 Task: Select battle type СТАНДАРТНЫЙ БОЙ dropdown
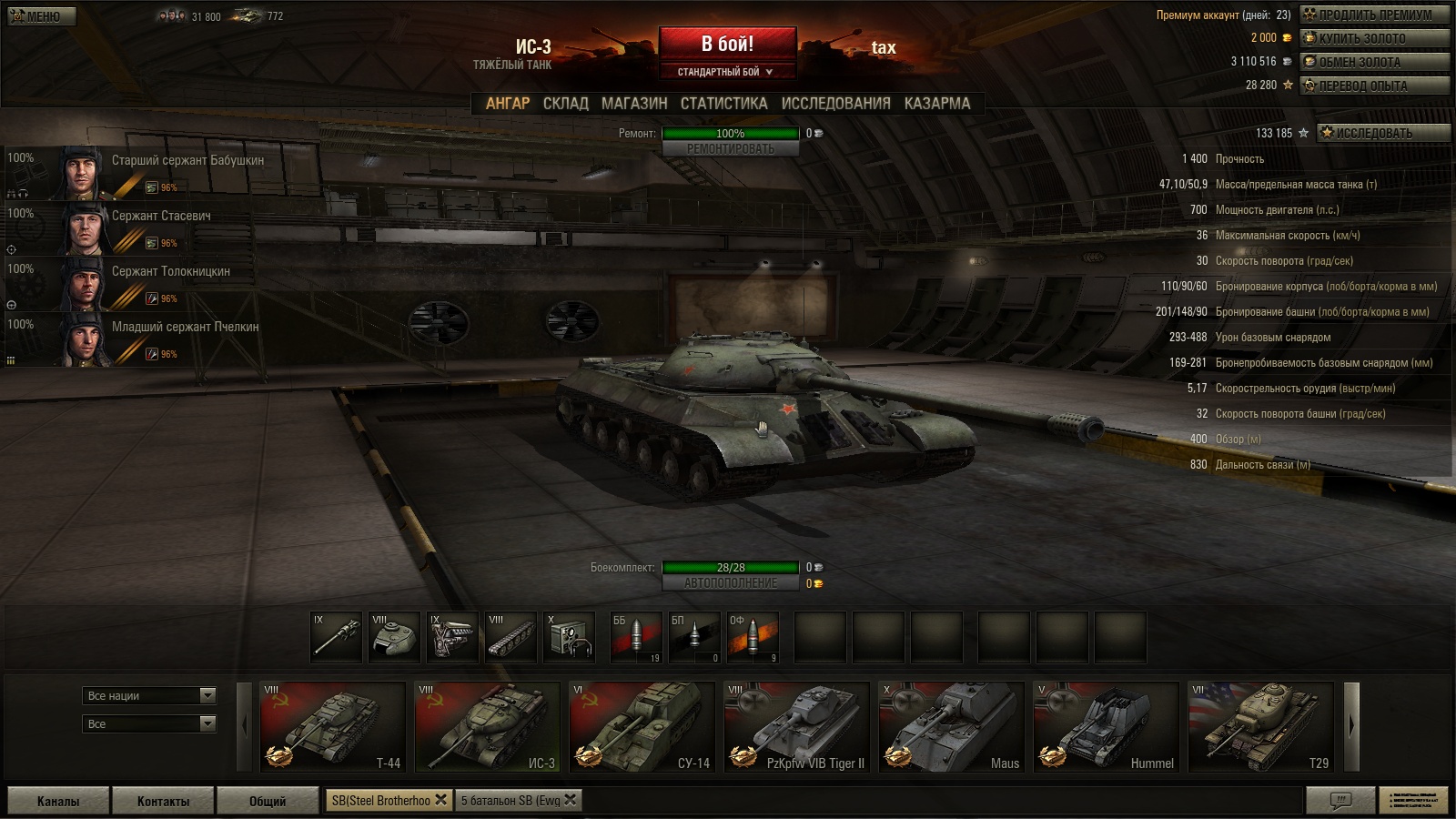pyautogui.click(x=726, y=72)
